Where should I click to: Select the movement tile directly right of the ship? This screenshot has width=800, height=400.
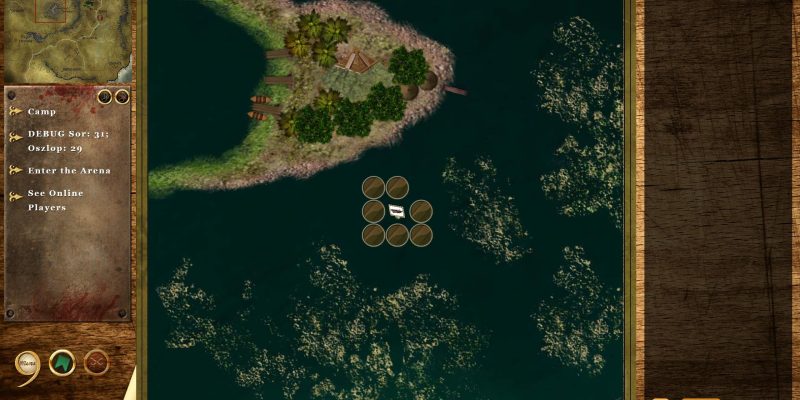click(421, 211)
